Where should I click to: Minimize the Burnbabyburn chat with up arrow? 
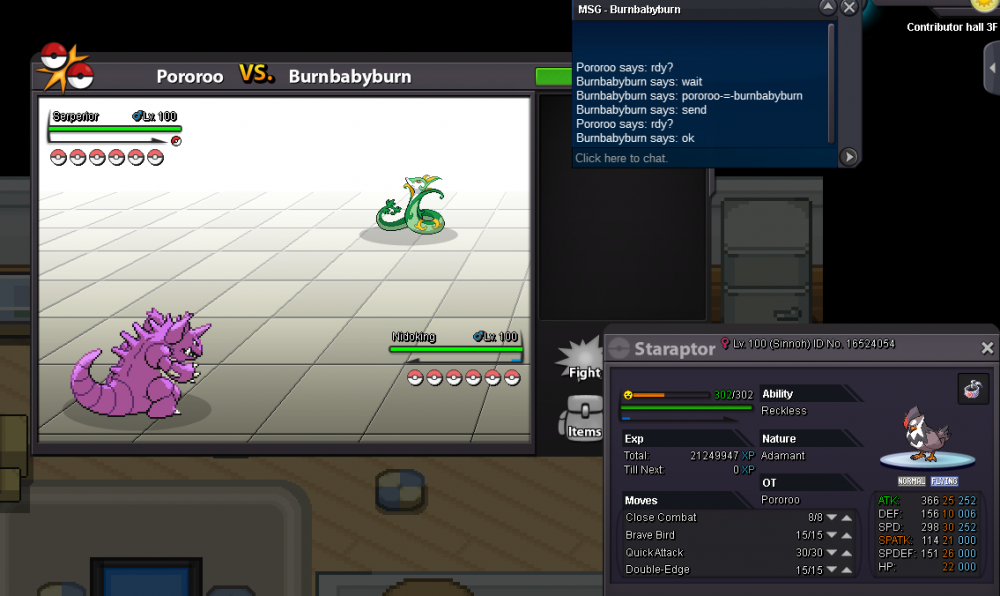point(827,8)
